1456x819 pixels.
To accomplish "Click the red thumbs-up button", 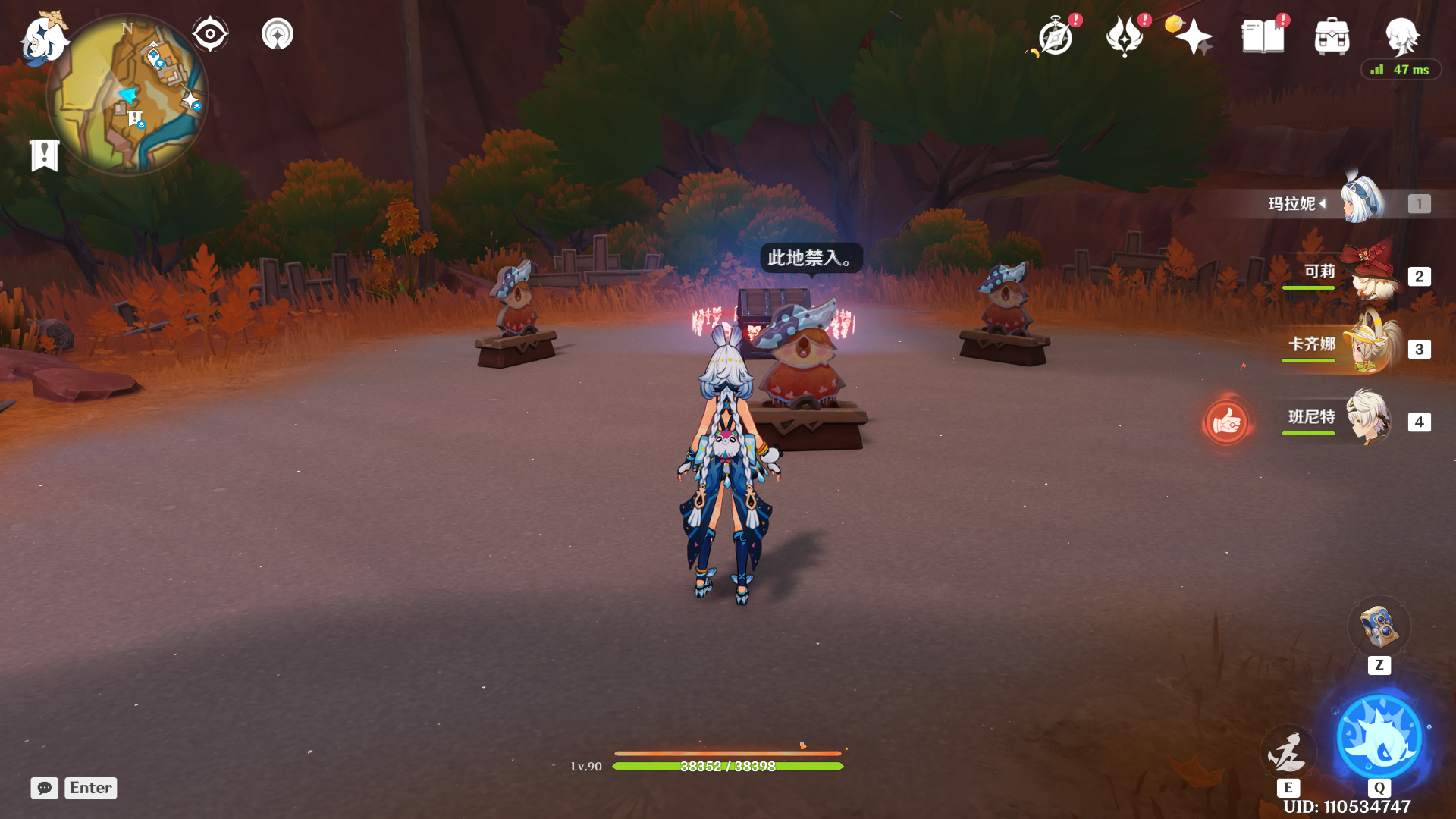I will point(1225,422).
